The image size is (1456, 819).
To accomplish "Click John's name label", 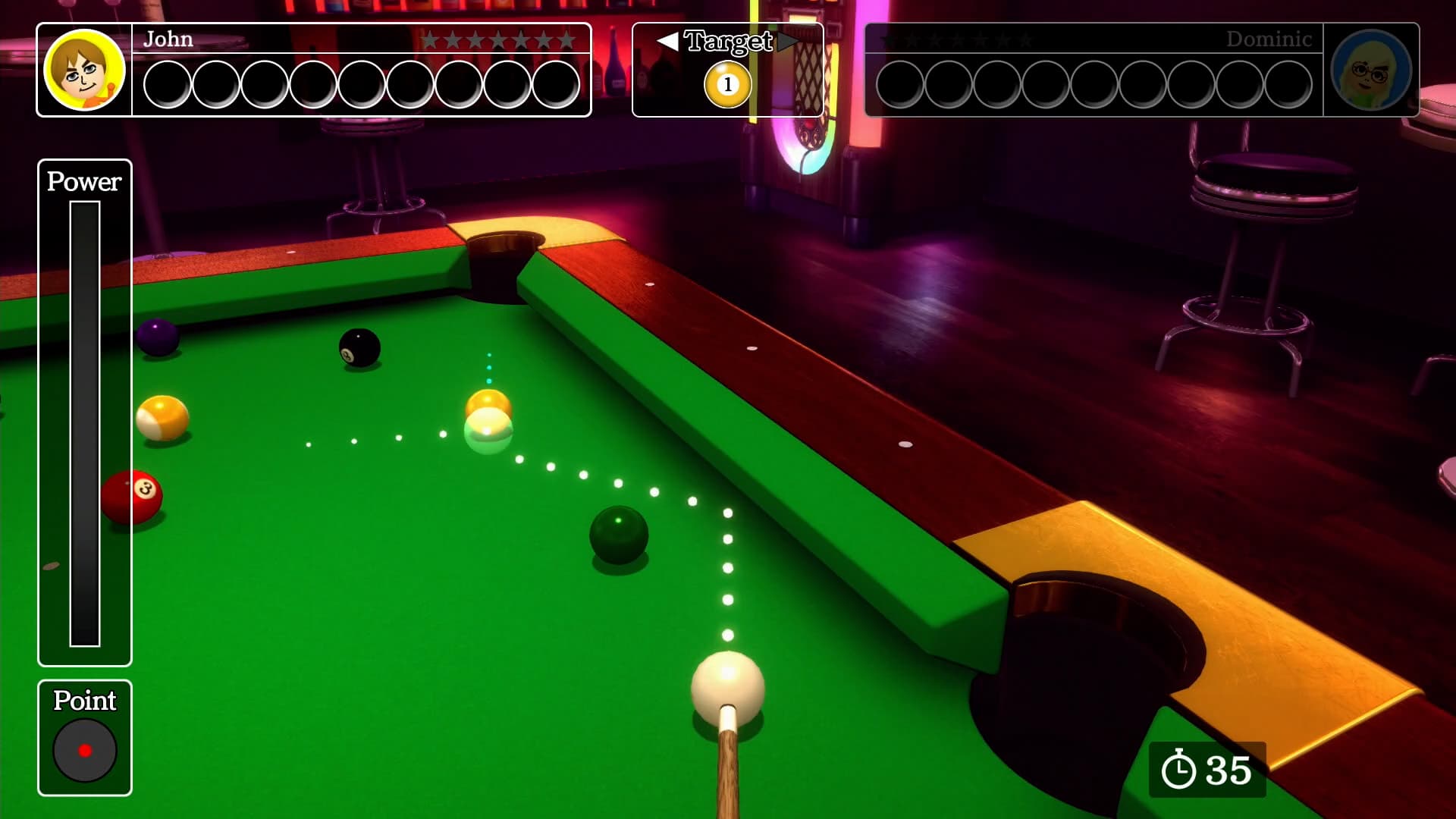I will pos(168,39).
